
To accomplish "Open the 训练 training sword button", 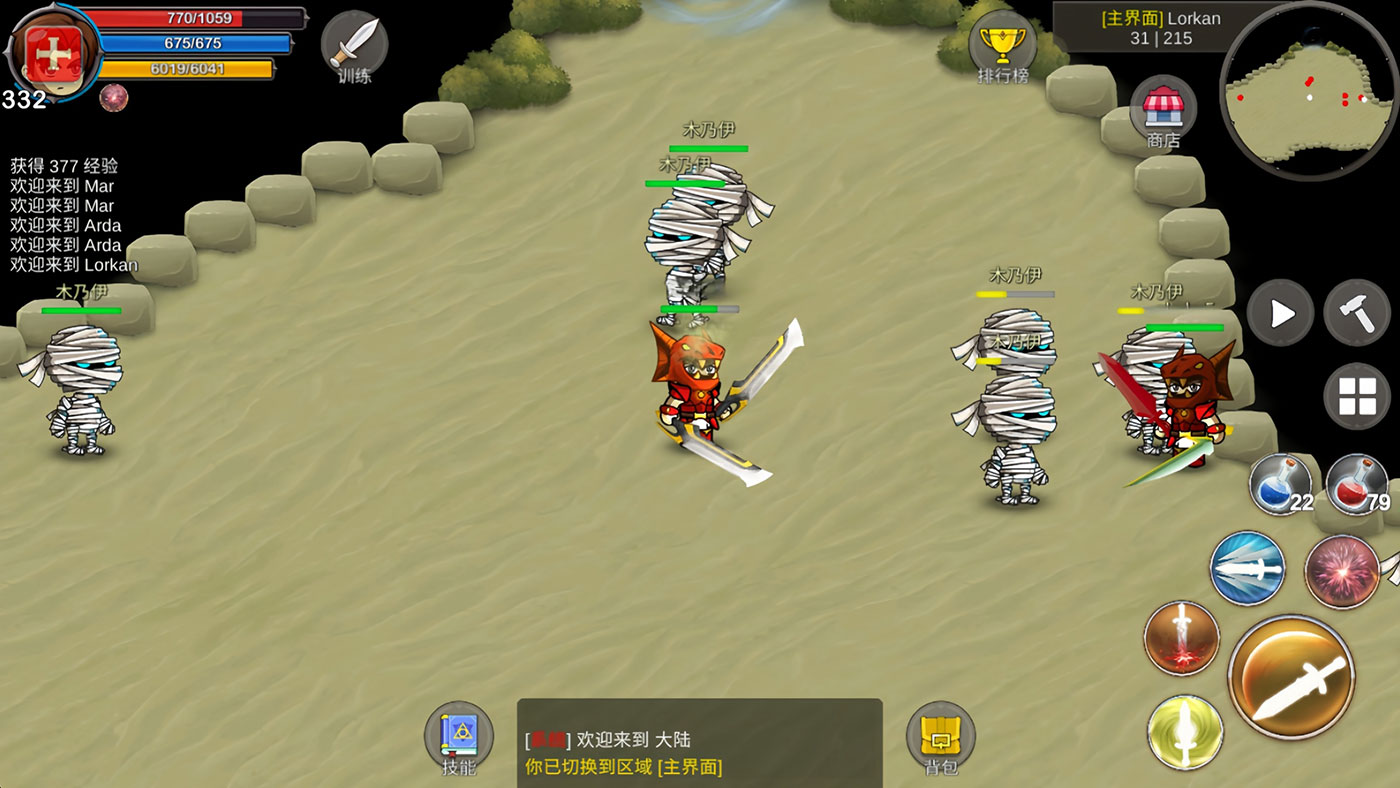I will point(354,44).
